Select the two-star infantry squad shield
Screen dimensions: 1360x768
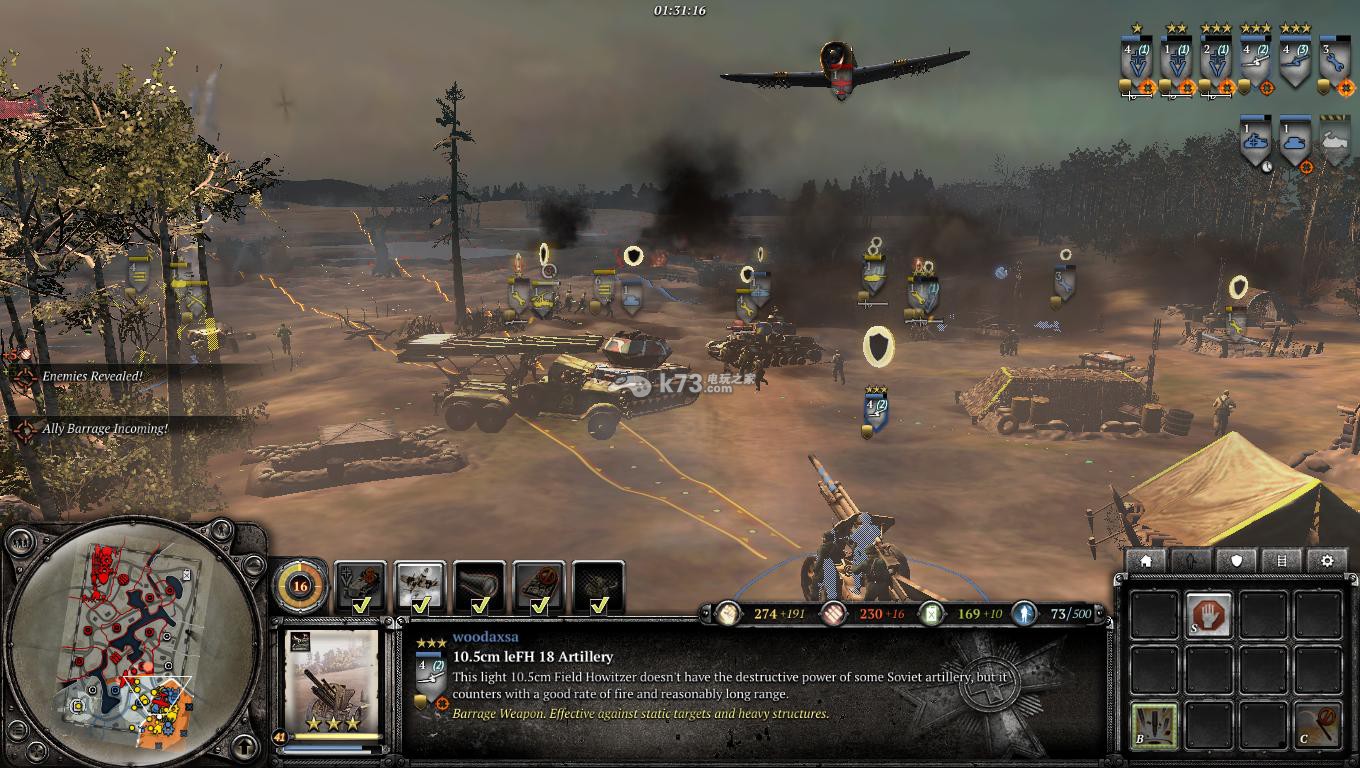click(x=1177, y=61)
